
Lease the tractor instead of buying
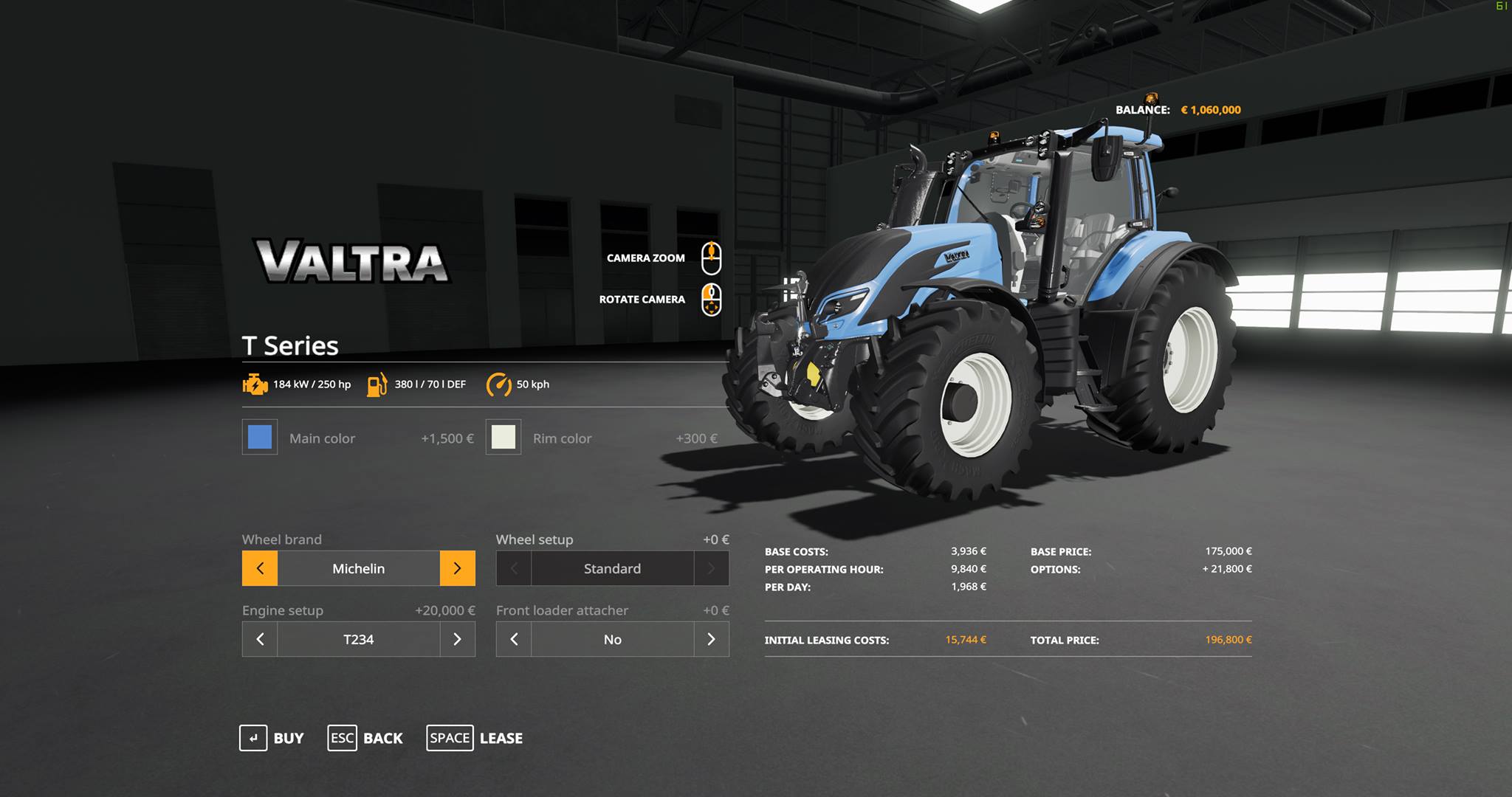(x=475, y=738)
